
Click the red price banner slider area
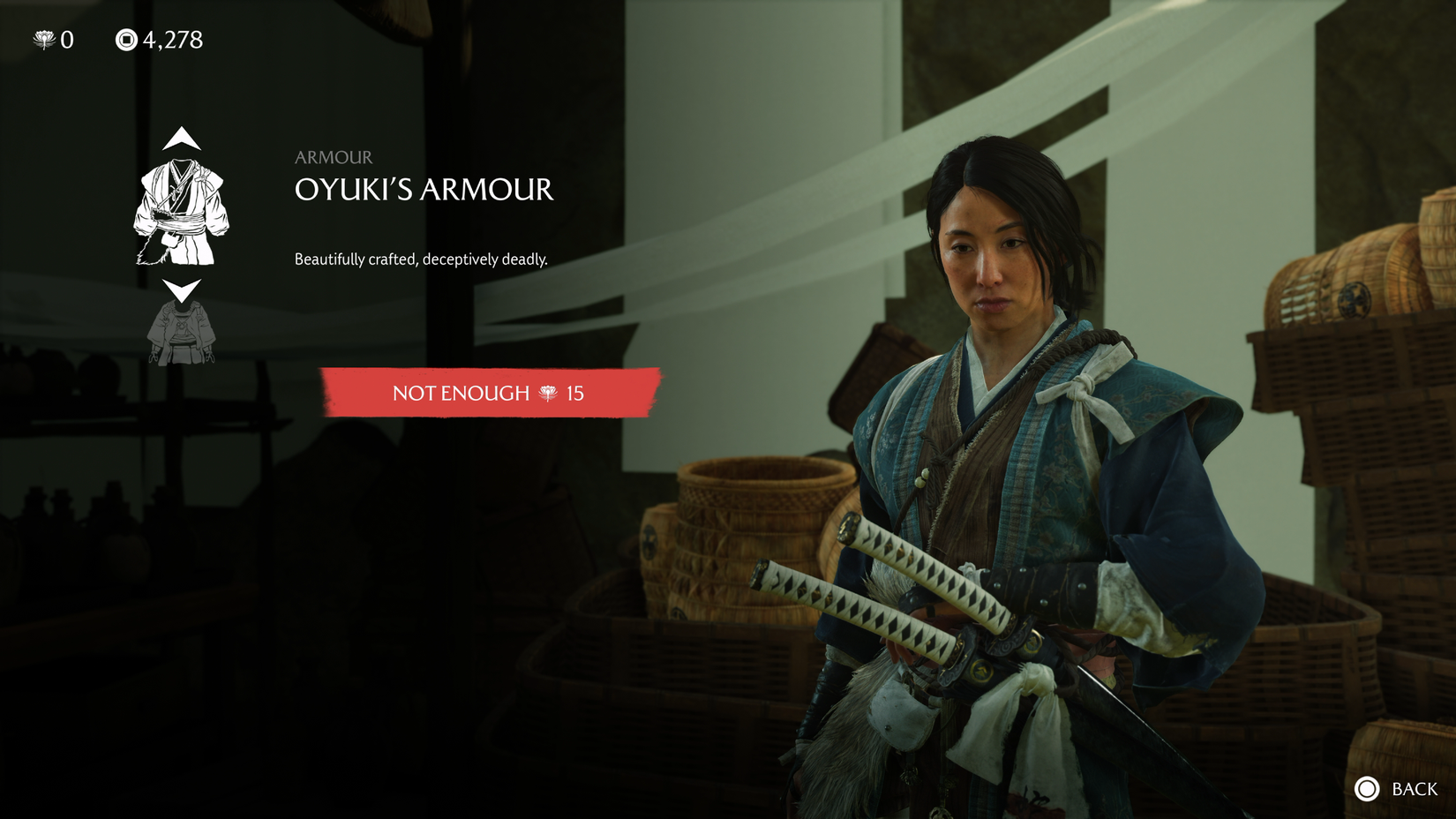coord(490,394)
